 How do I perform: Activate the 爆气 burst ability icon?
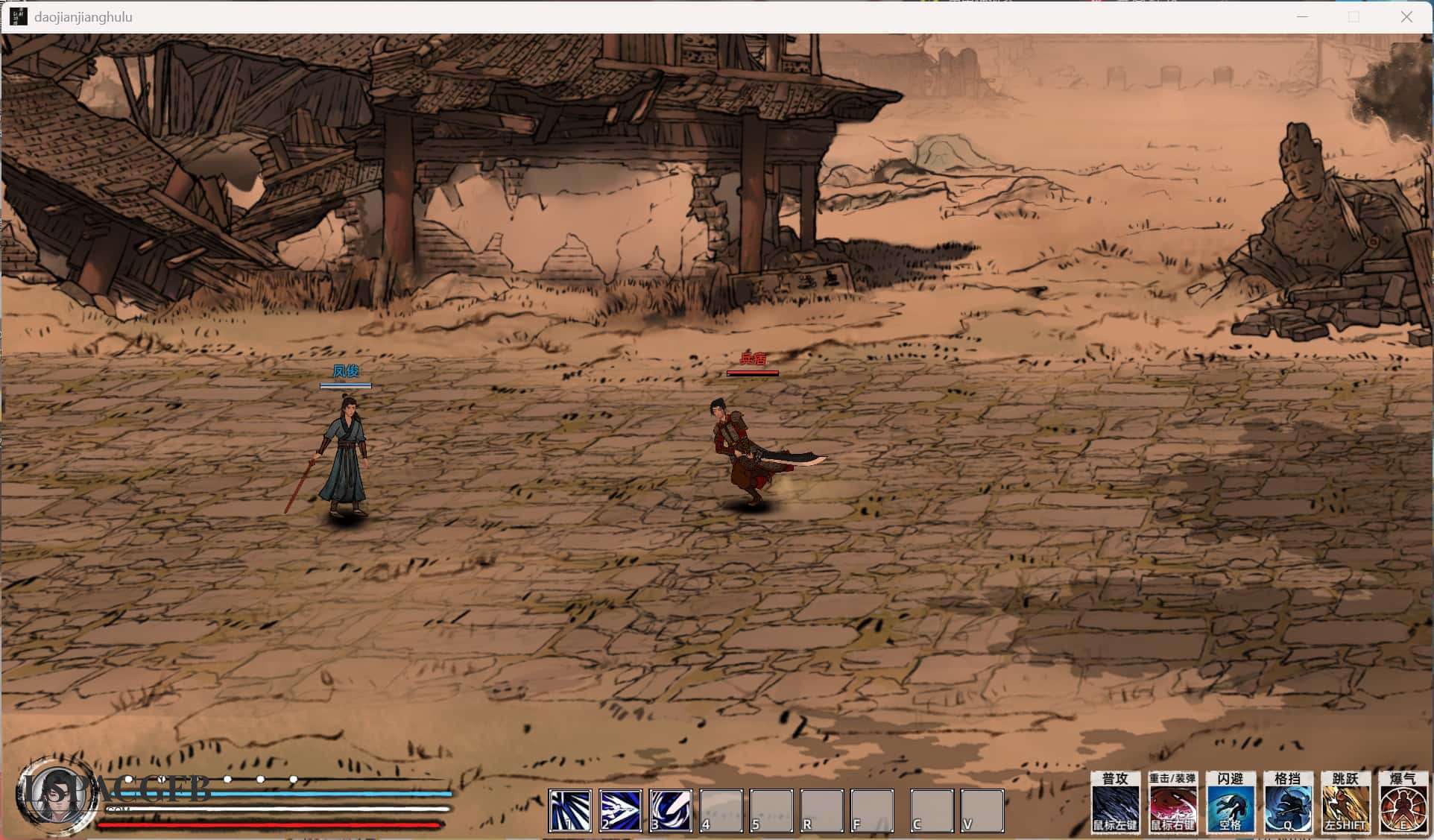[1403, 803]
